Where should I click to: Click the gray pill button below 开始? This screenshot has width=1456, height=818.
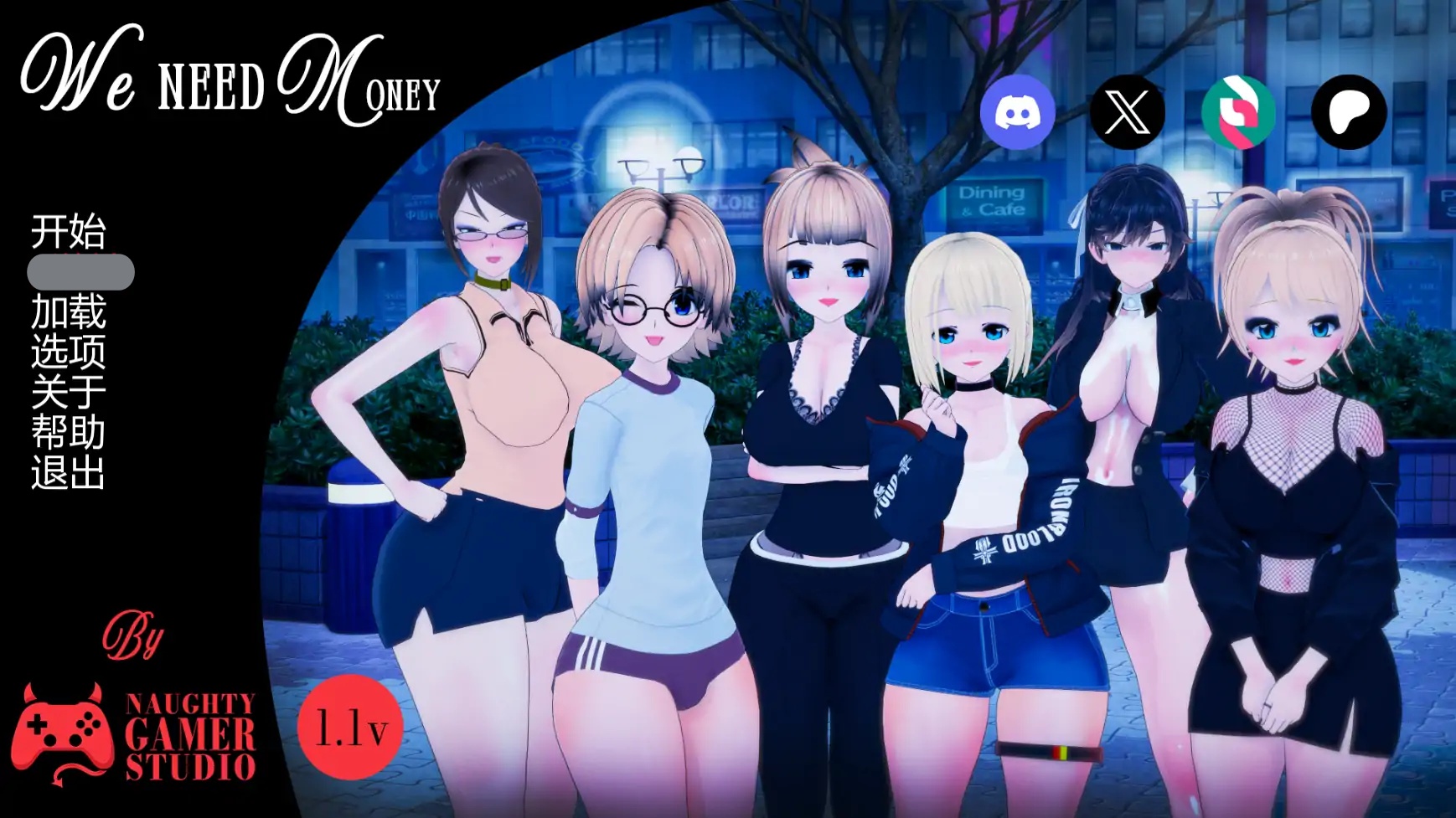tap(80, 271)
